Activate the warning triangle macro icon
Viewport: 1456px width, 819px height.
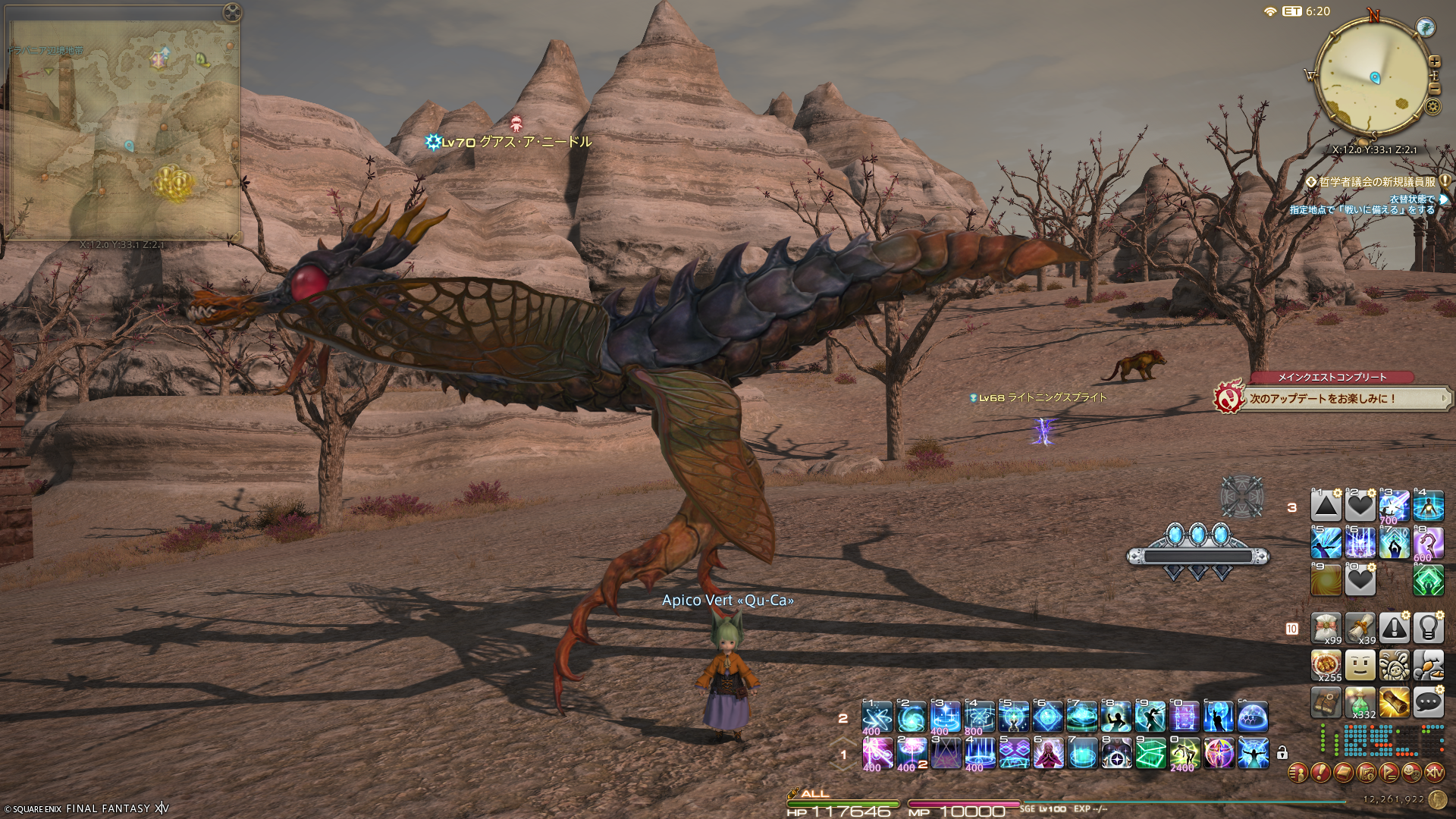point(1394,628)
